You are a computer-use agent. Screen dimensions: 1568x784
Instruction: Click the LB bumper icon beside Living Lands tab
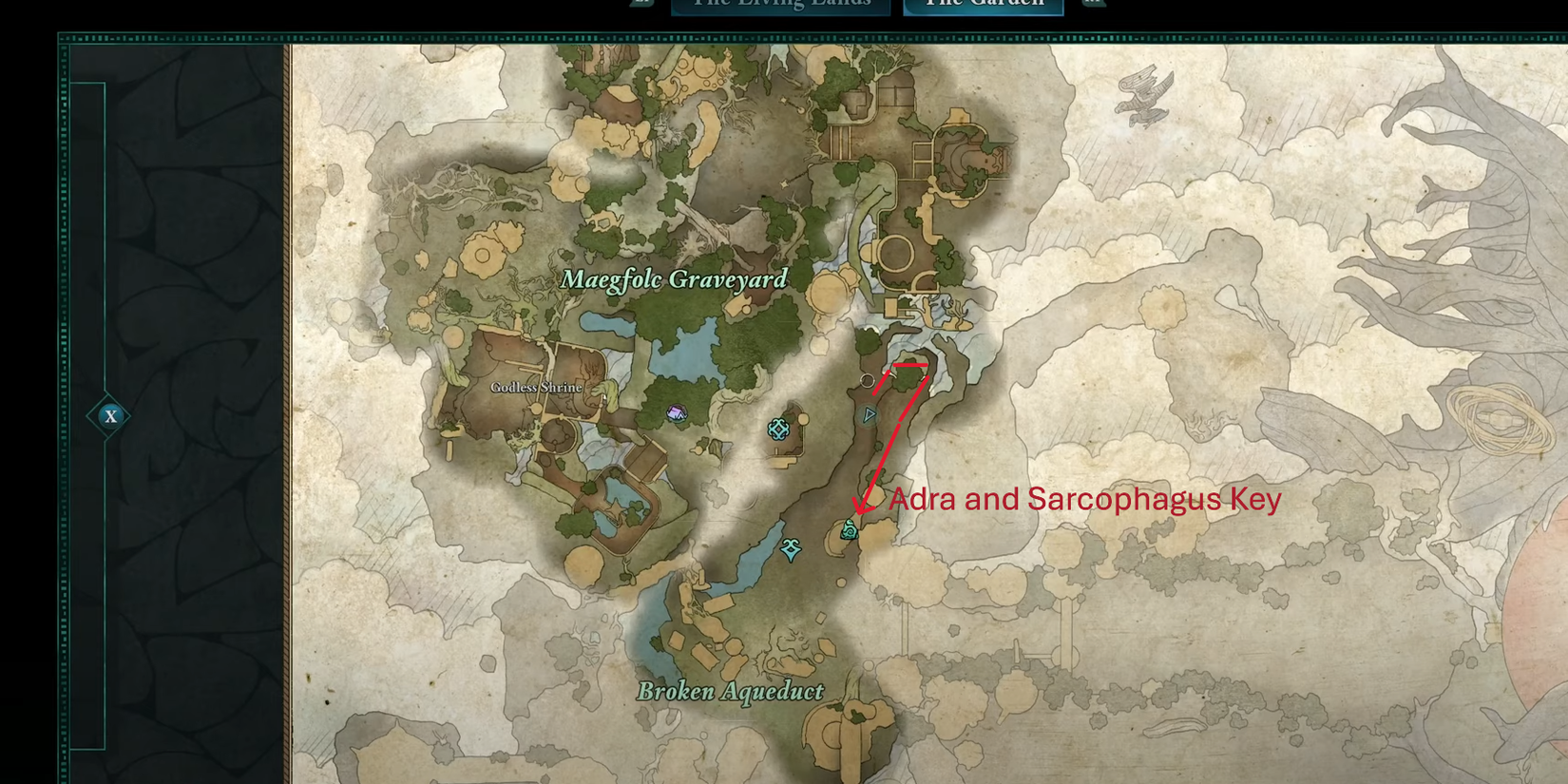[x=642, y=4]
